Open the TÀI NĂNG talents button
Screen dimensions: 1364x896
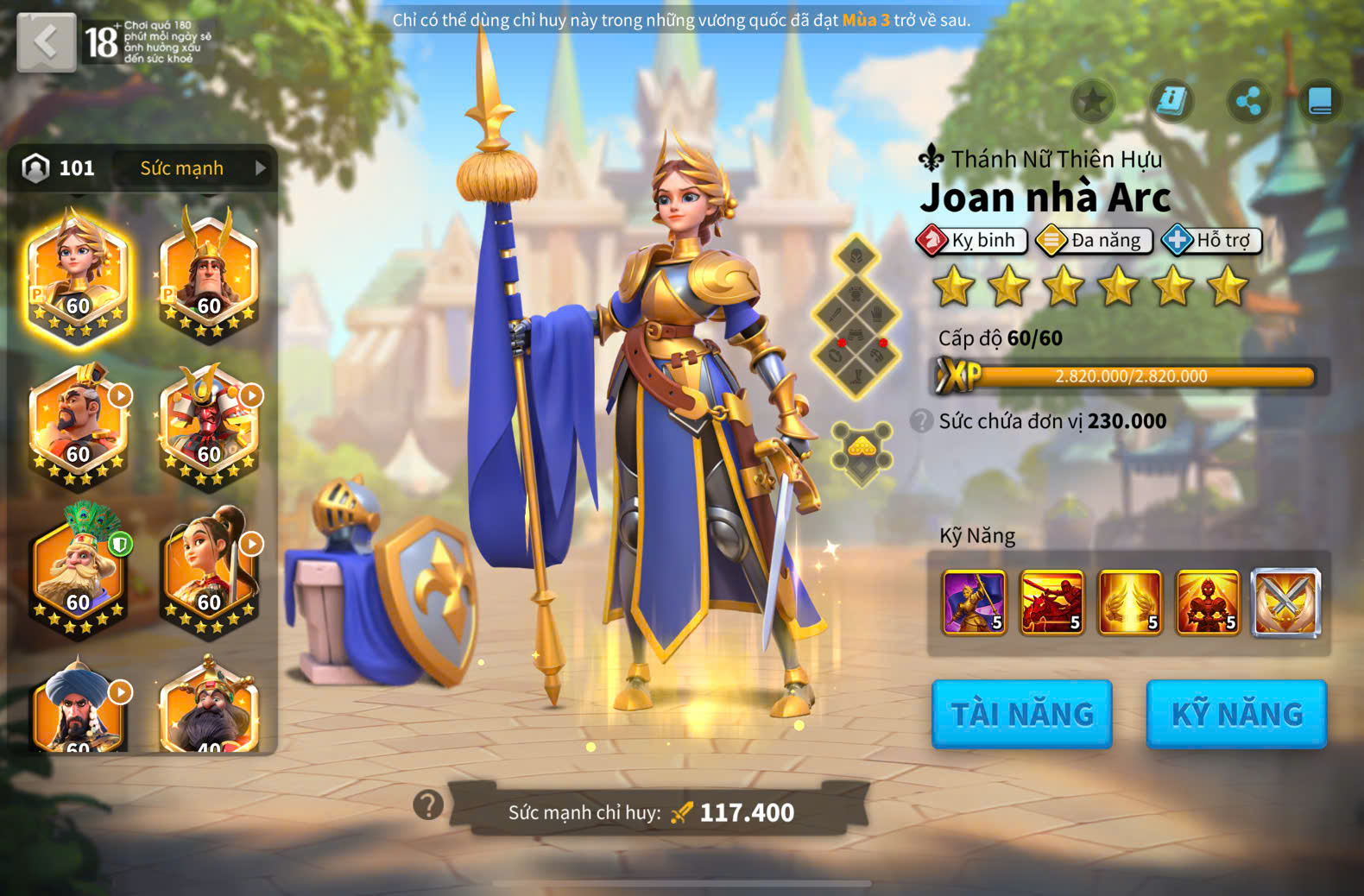click(x=1022, y=714)
